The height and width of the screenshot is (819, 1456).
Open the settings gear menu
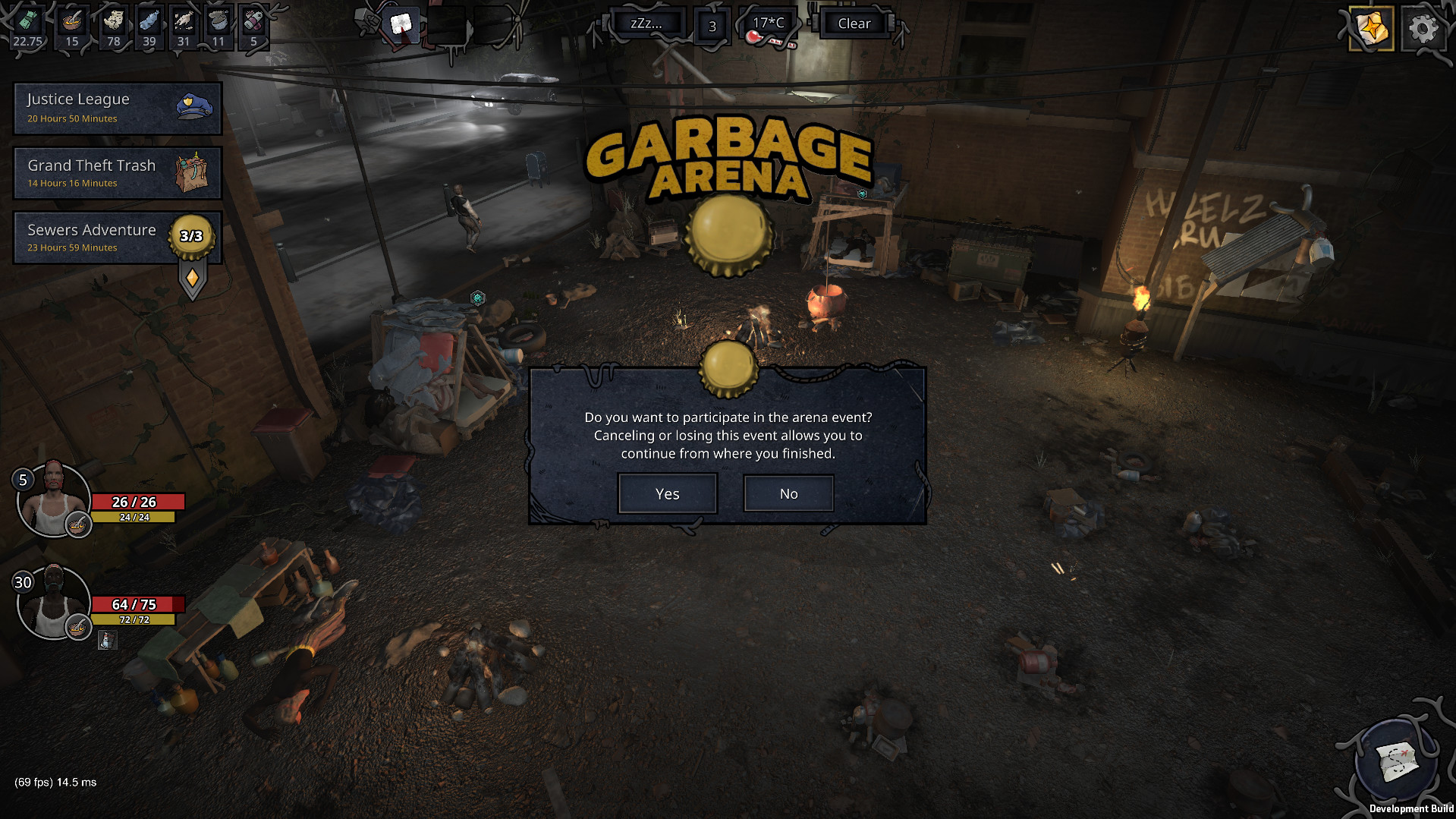1423,29
